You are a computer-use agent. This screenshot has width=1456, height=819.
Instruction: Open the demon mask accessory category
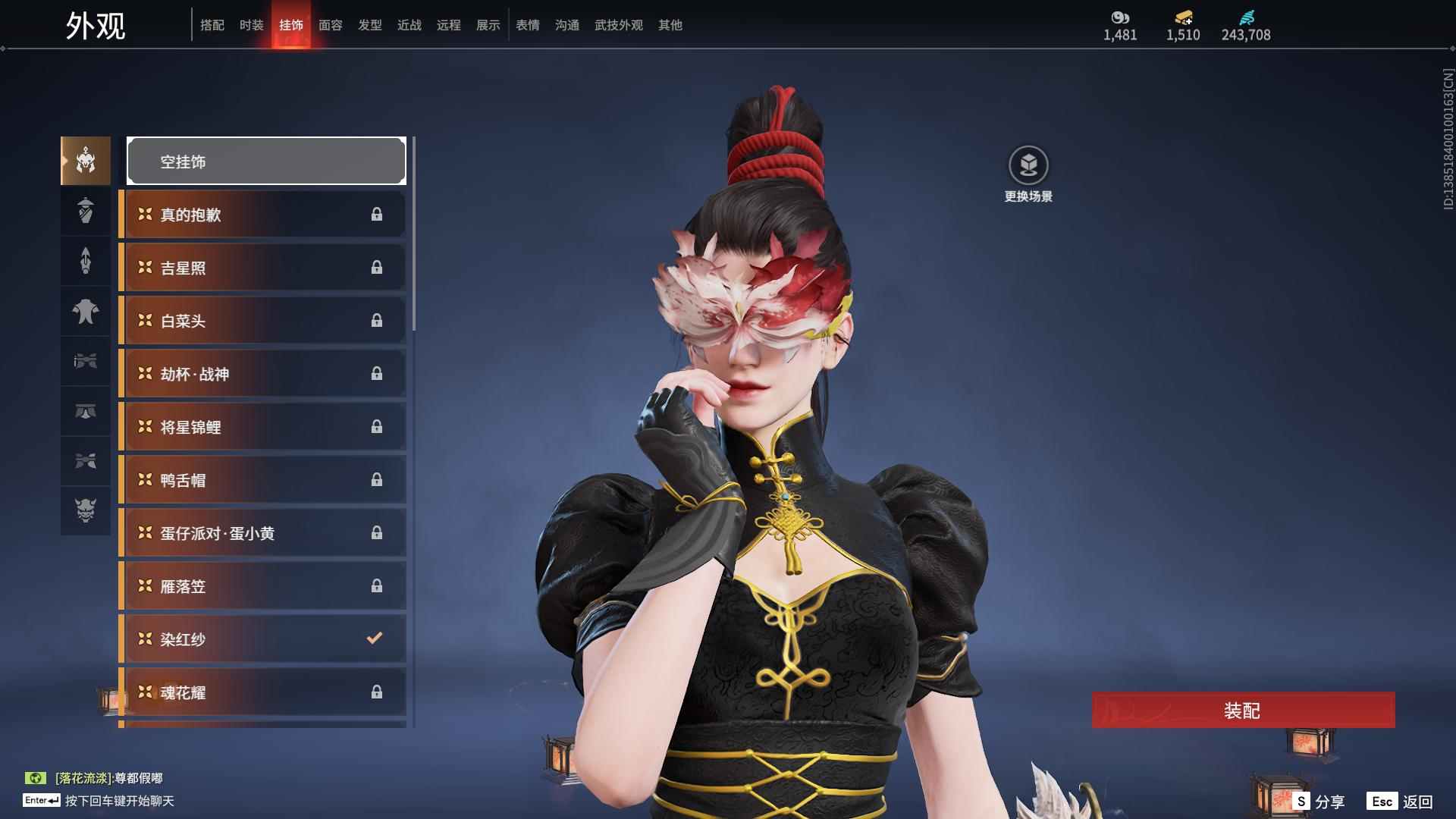(86, 510)
